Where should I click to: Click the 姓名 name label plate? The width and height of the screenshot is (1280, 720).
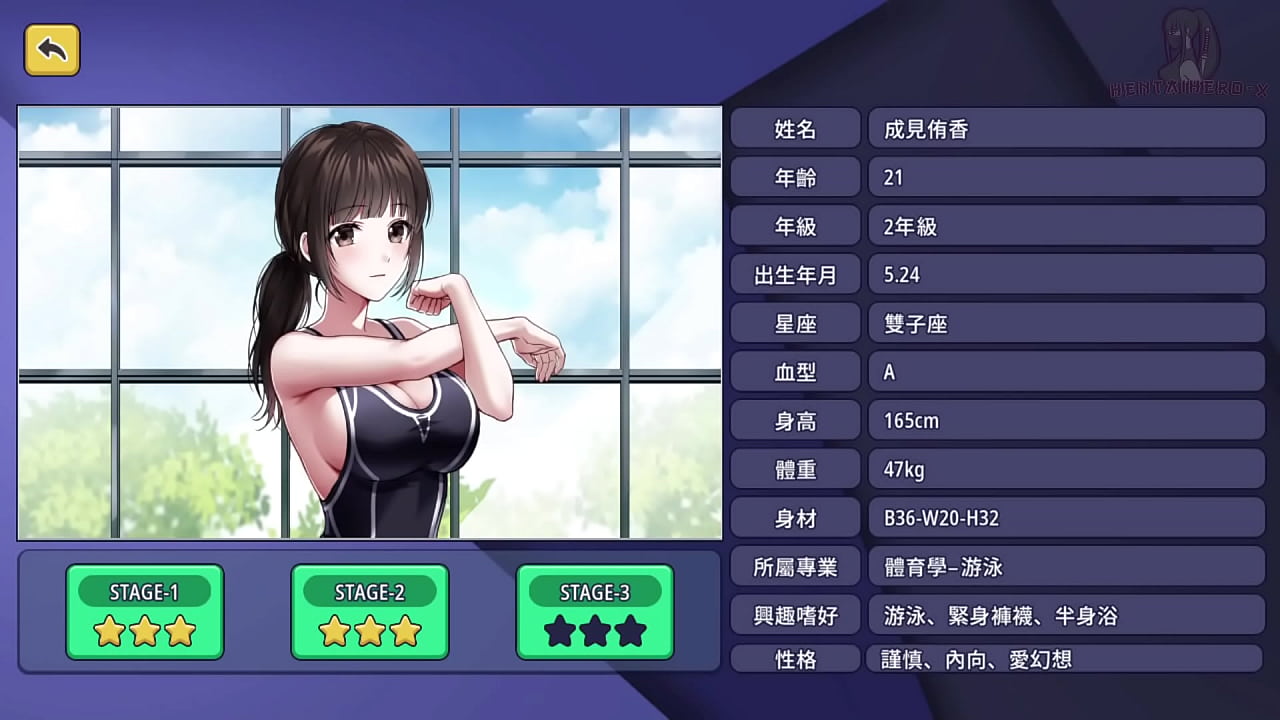[x=796, y=128]
